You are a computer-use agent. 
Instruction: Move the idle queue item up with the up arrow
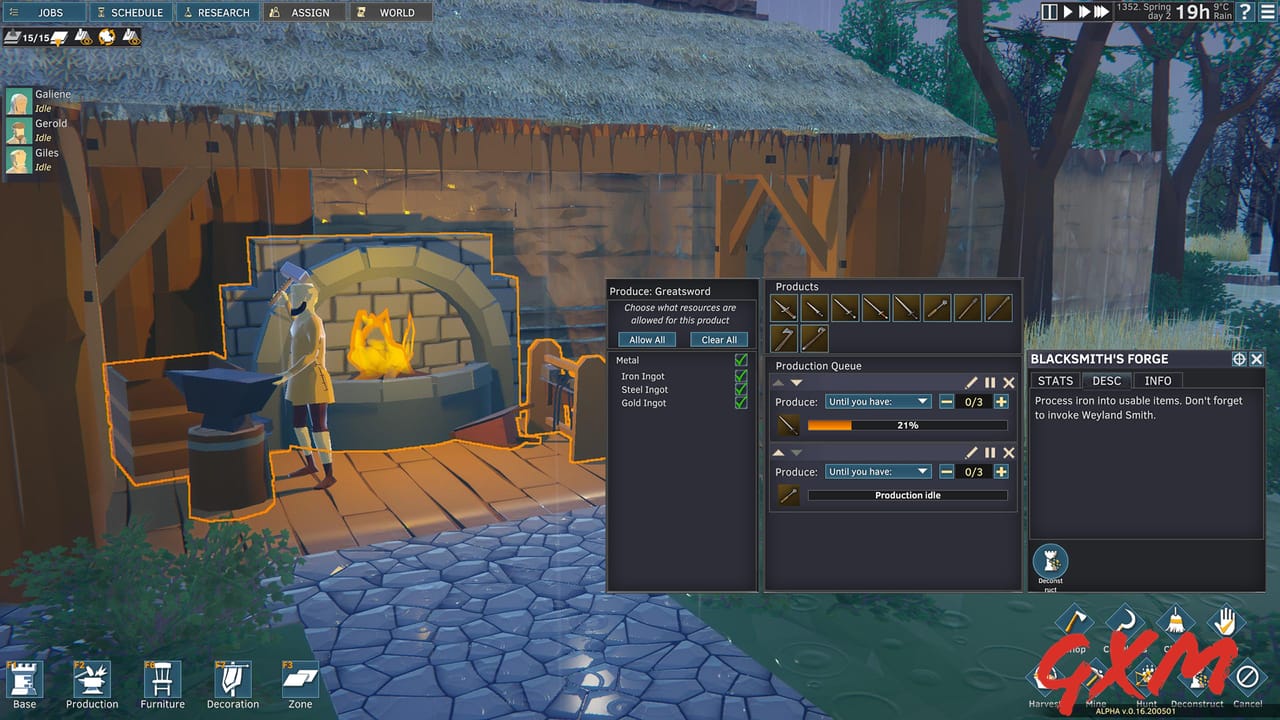pos(778,452)
